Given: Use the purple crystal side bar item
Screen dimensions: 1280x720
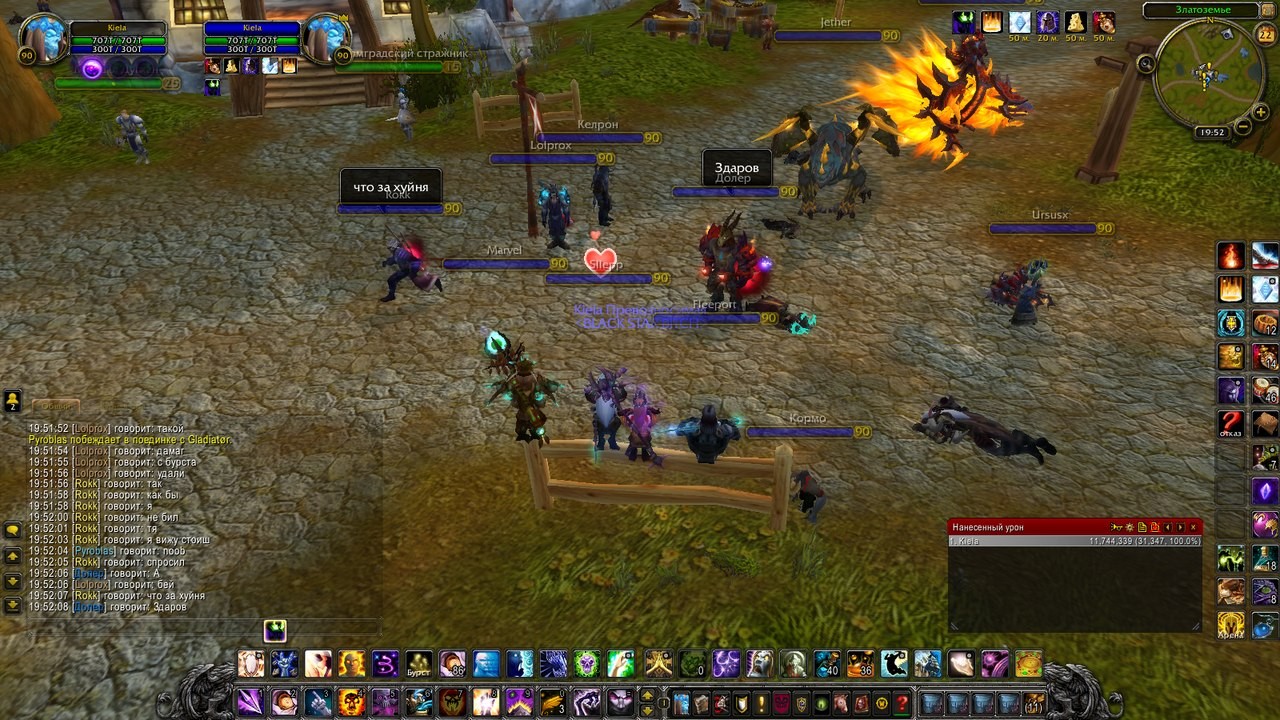Looking at the screenshot, I should 1265,491.
